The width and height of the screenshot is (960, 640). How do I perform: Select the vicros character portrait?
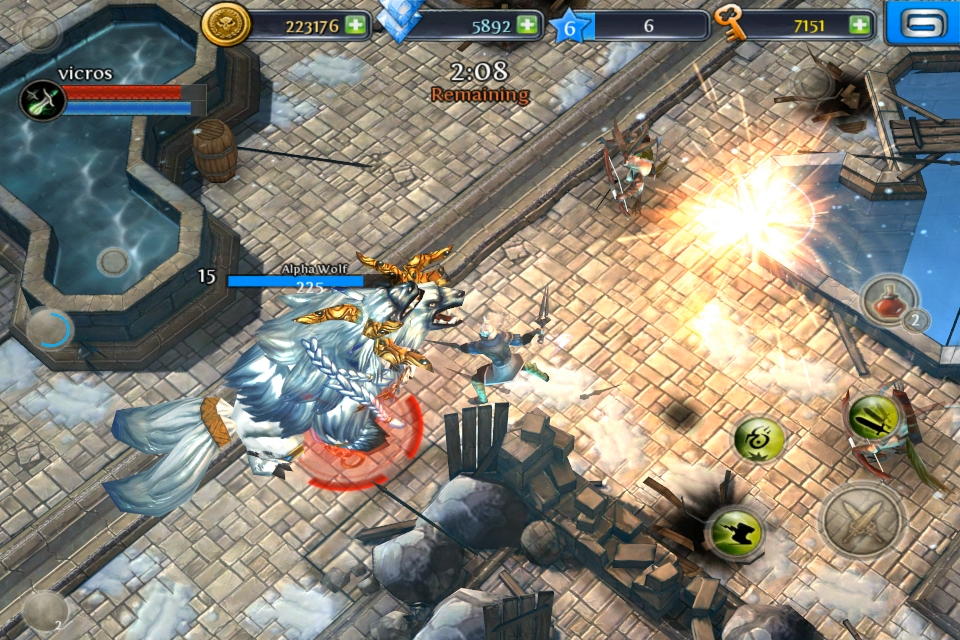43,100
